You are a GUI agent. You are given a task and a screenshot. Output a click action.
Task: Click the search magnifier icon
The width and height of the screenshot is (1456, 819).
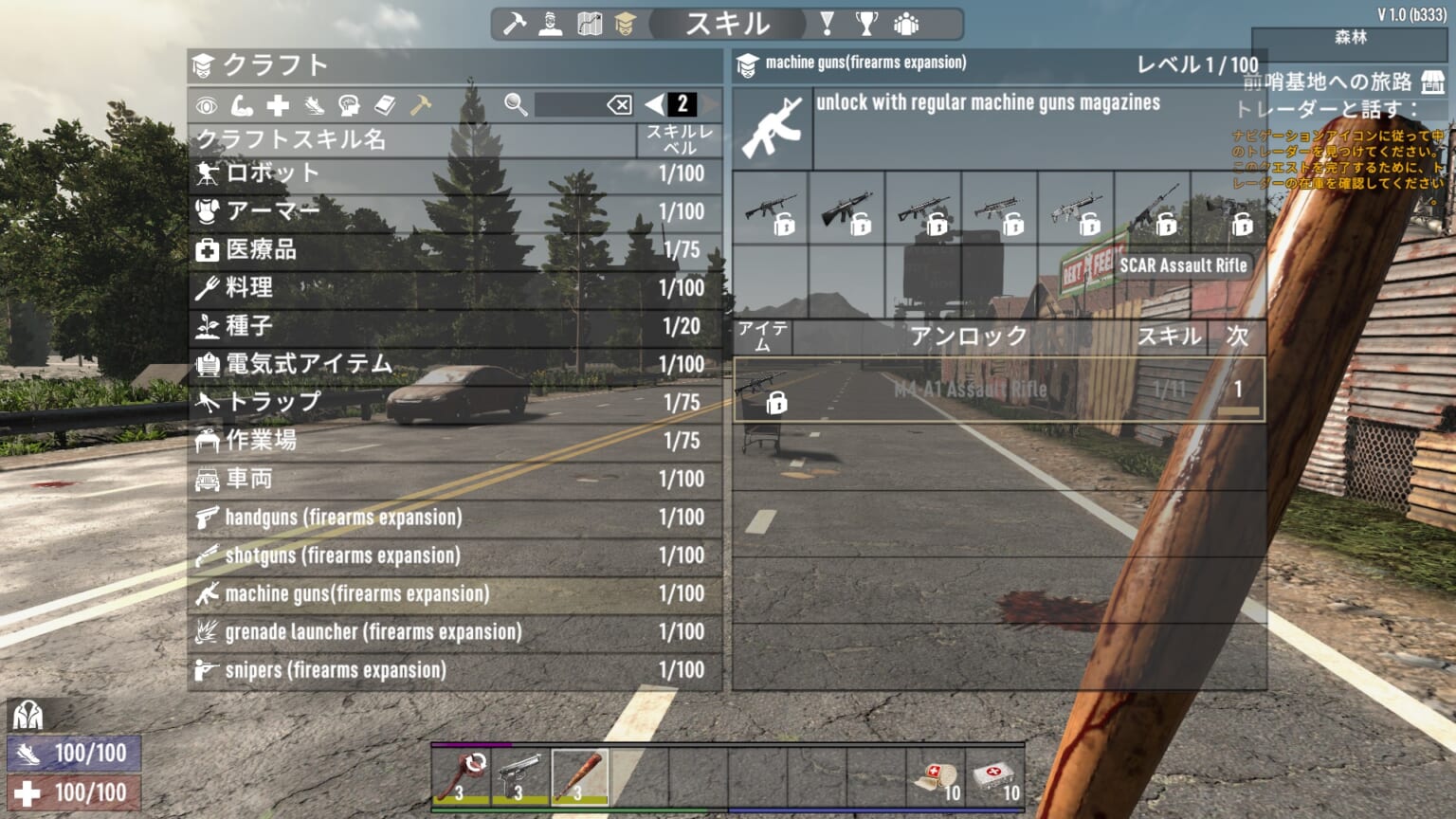(x=514, y=104)
